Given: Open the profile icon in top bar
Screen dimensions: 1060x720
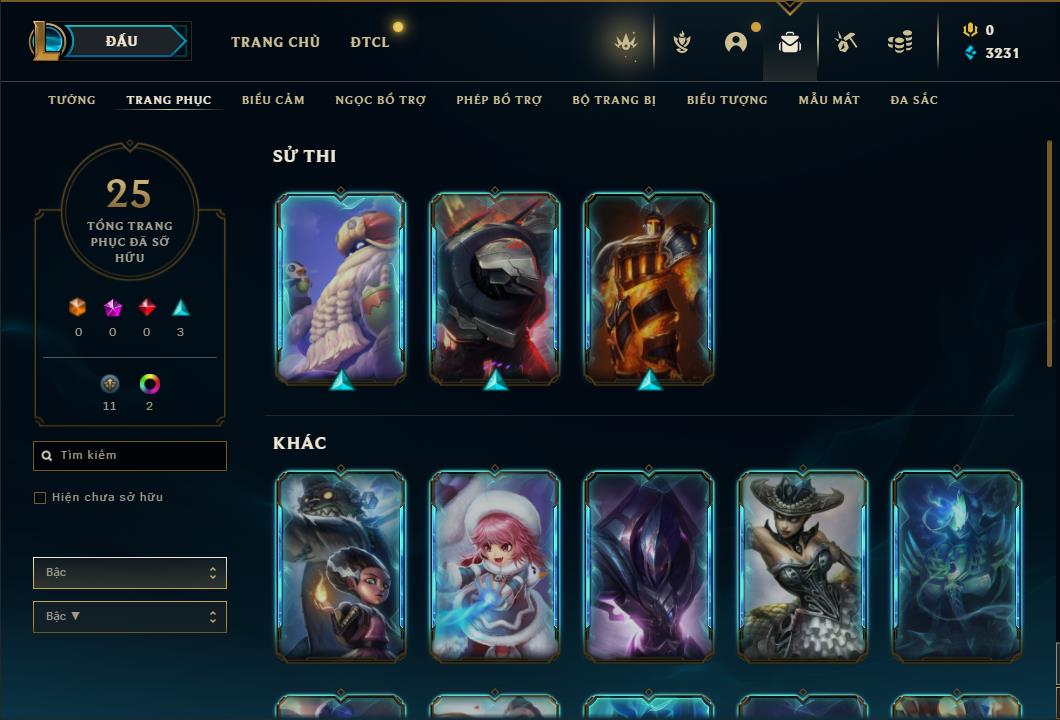Looking at the screenshot, I should (736, 43).
